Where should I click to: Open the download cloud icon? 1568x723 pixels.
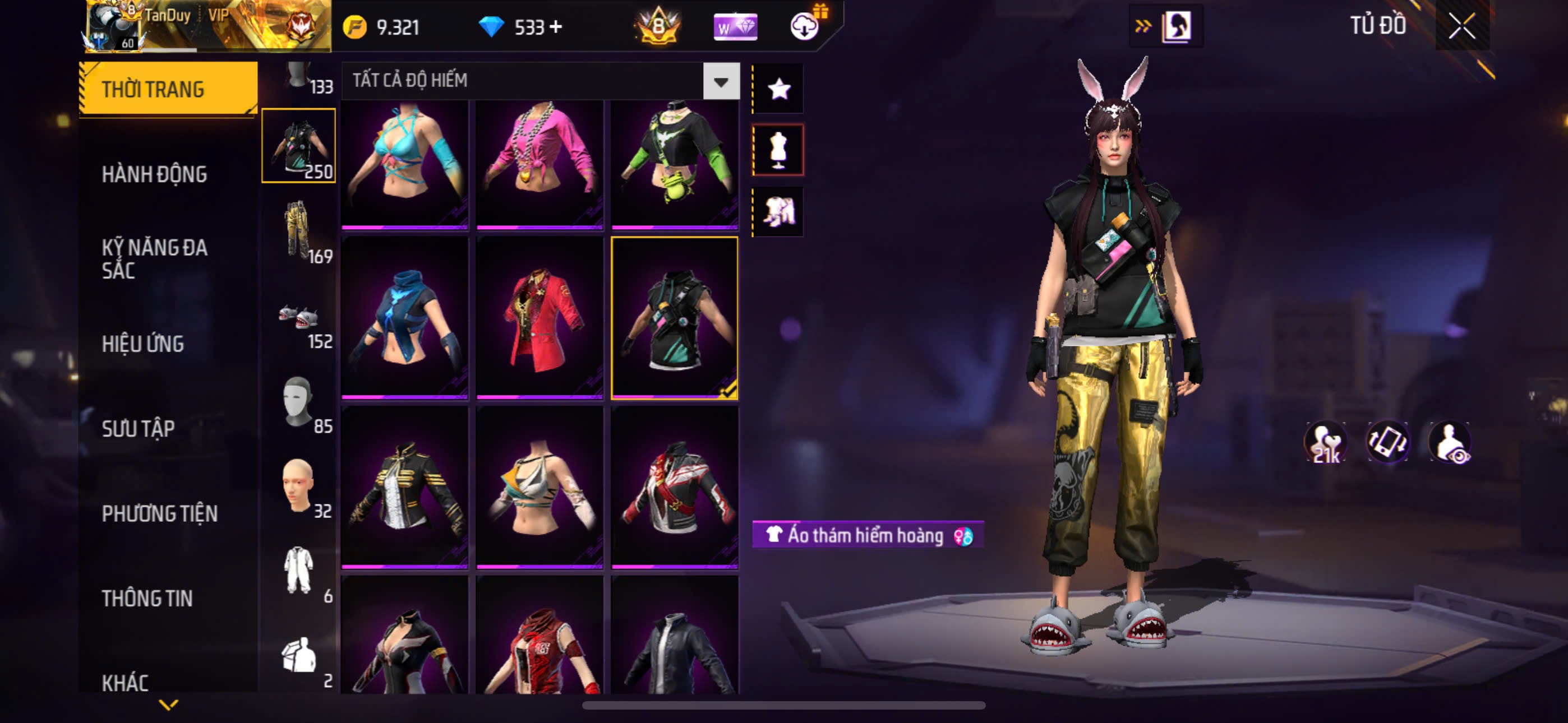pos(805,27)
